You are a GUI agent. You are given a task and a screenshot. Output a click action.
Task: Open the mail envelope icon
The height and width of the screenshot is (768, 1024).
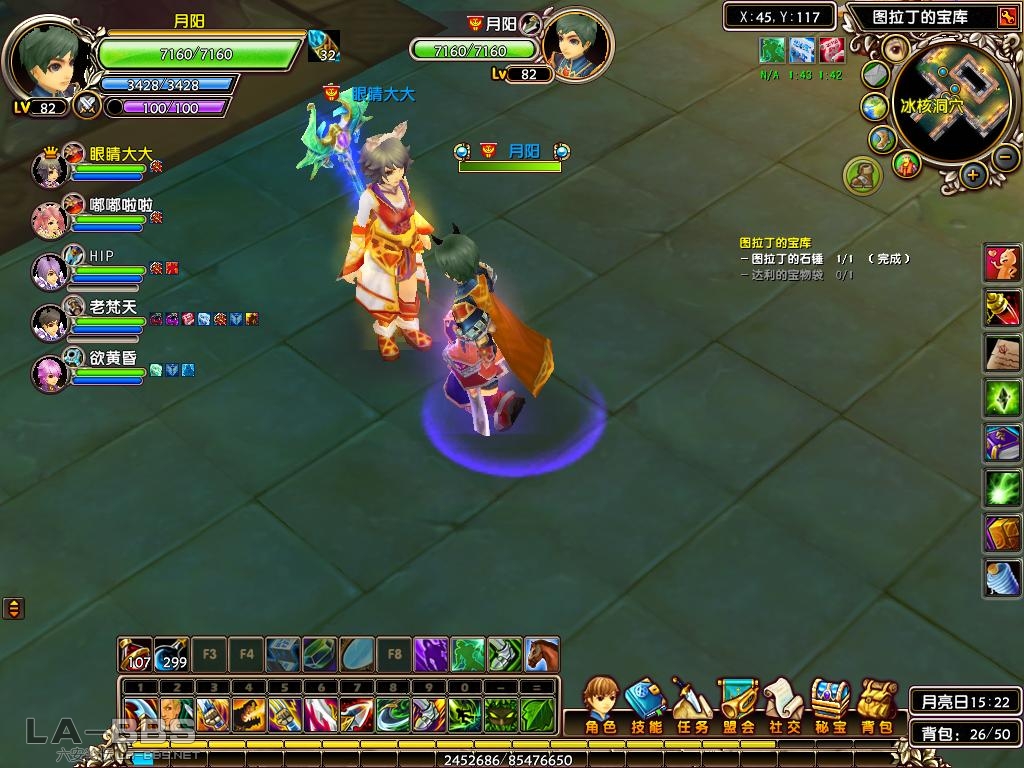point(875,75)
